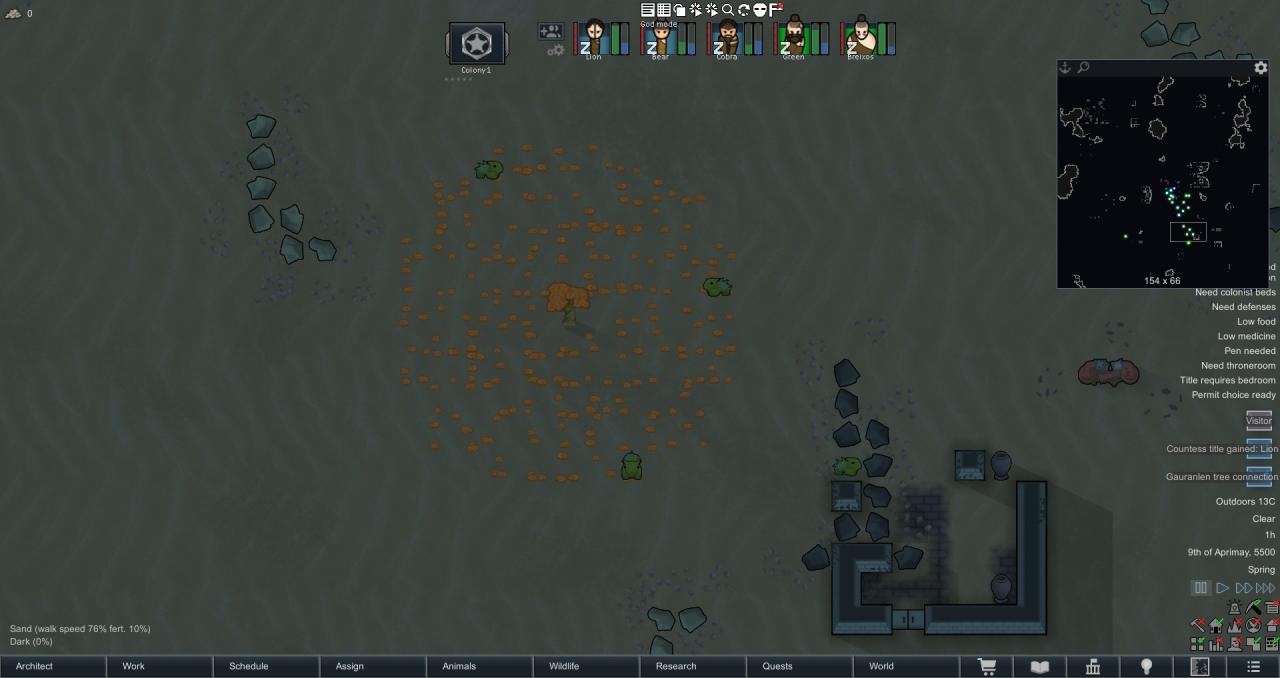Click the "Need colonist beds" alert

tap(1235, 292)
